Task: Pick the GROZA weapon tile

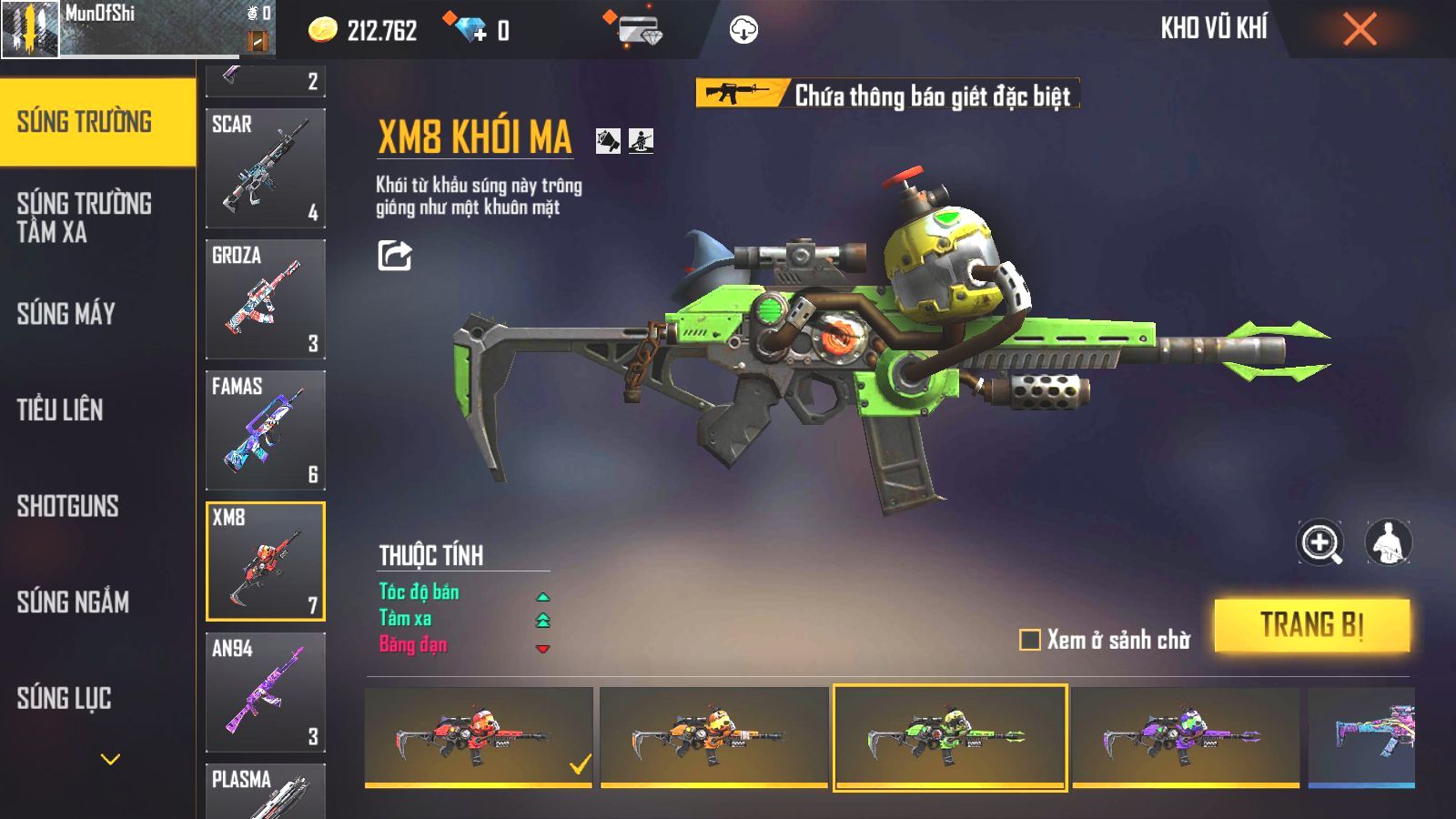Action: point(265,299)
